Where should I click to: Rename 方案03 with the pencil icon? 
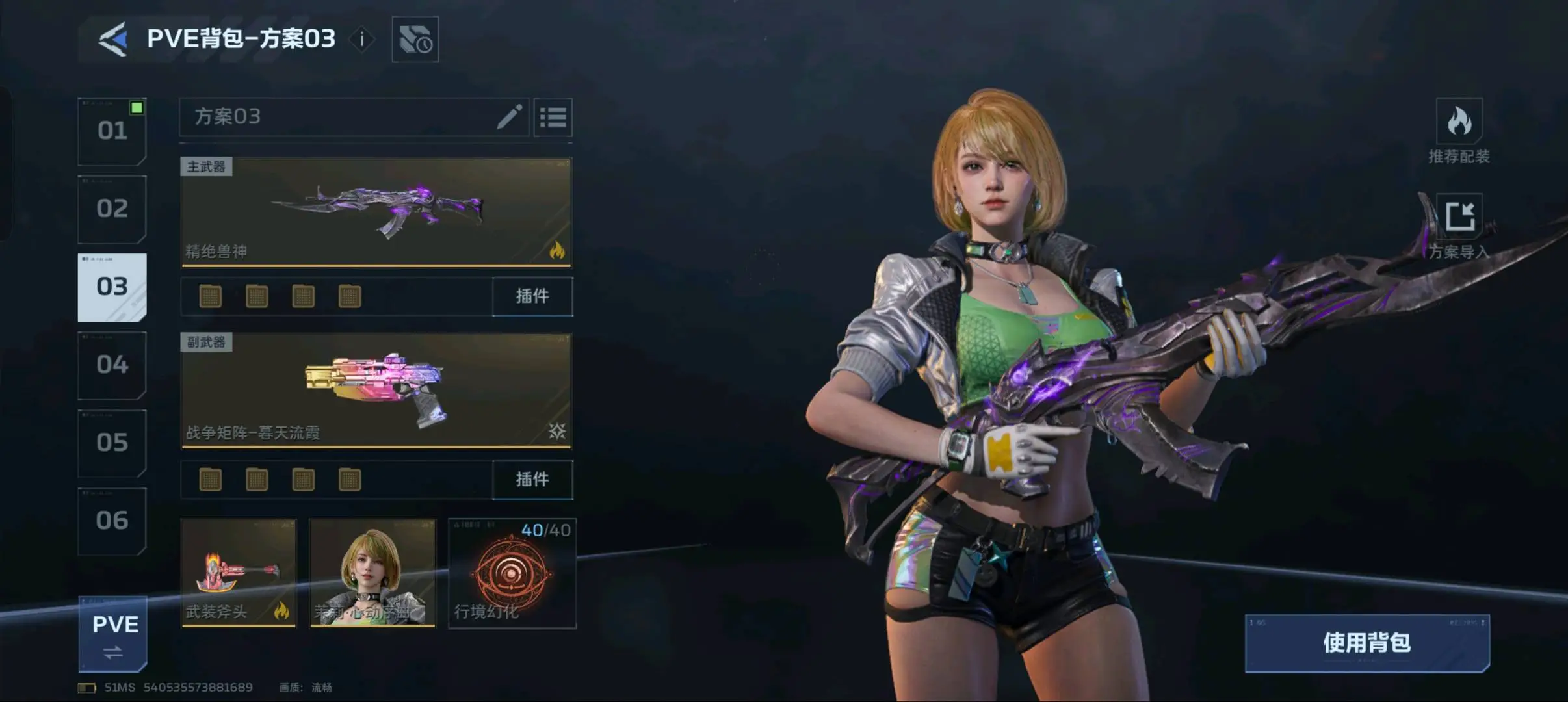pos(510,117)
